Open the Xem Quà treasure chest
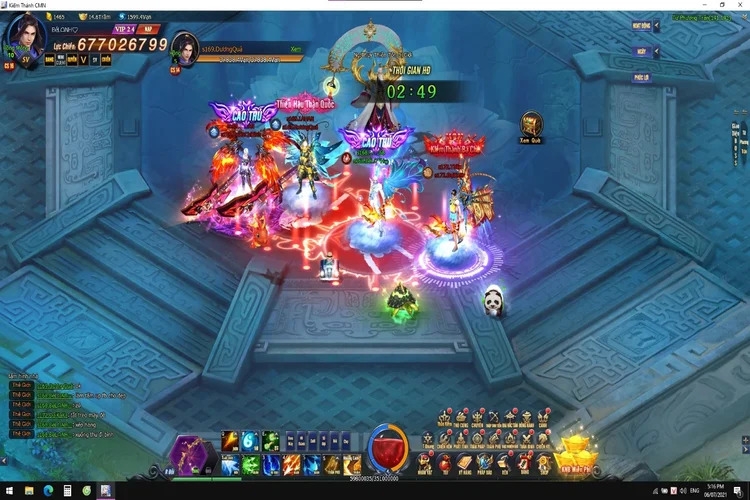Screen dimensions: 750x500 pyautogui.click(x=531, y=125)
